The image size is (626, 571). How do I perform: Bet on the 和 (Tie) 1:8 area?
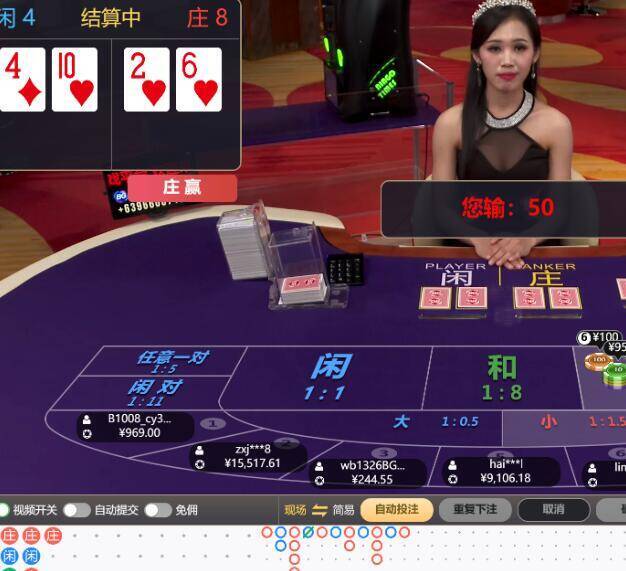(x=502, y=377)
